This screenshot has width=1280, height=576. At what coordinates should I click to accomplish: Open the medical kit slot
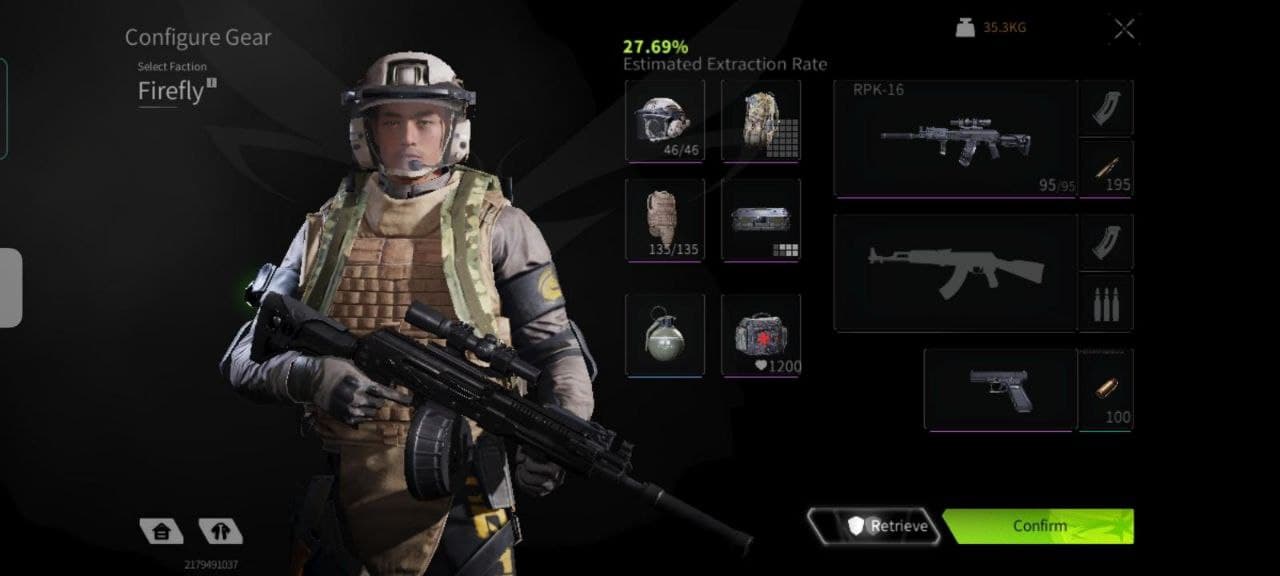tap(761, 335)
